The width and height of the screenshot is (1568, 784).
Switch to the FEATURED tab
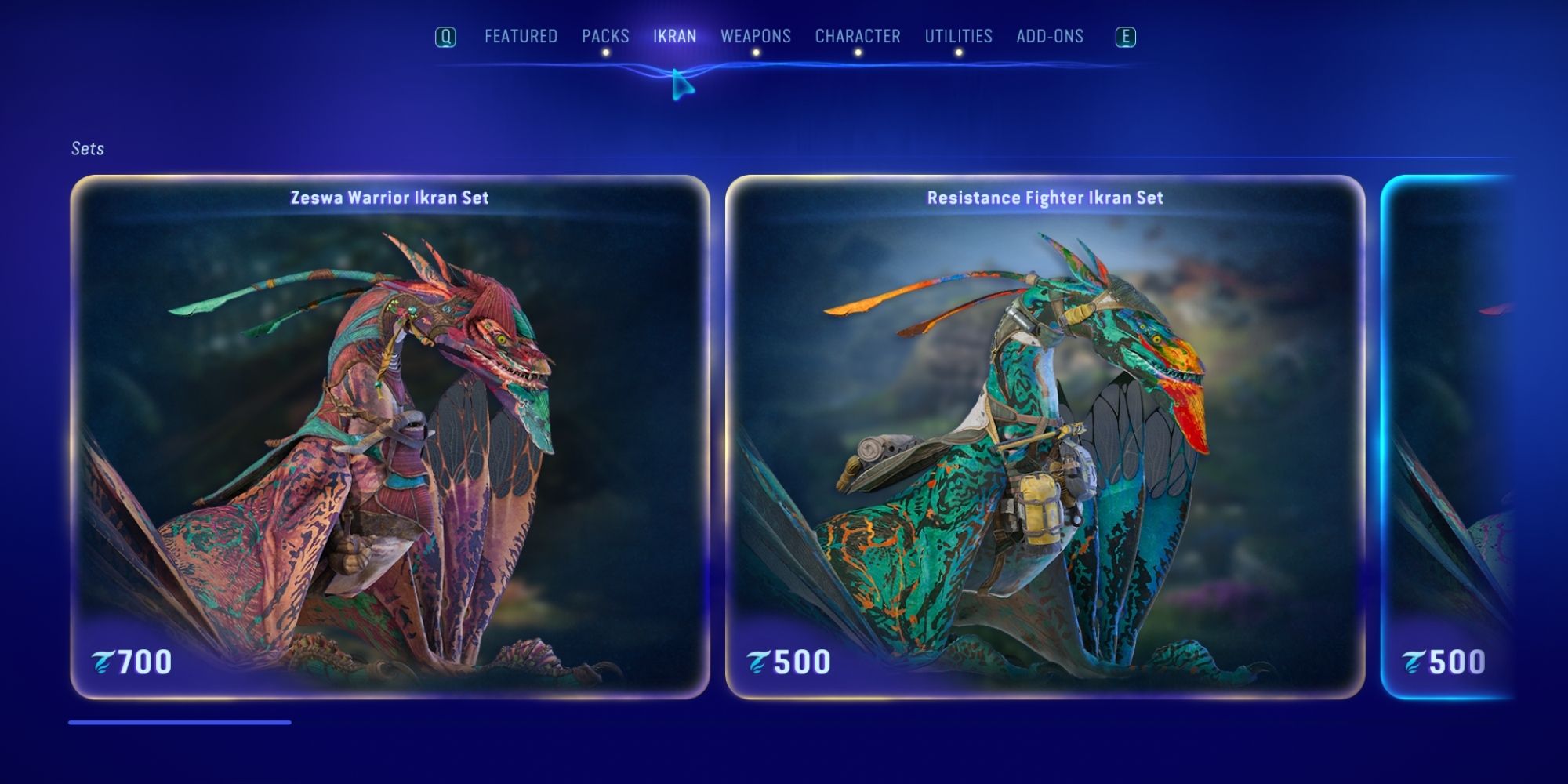(521, 36)
